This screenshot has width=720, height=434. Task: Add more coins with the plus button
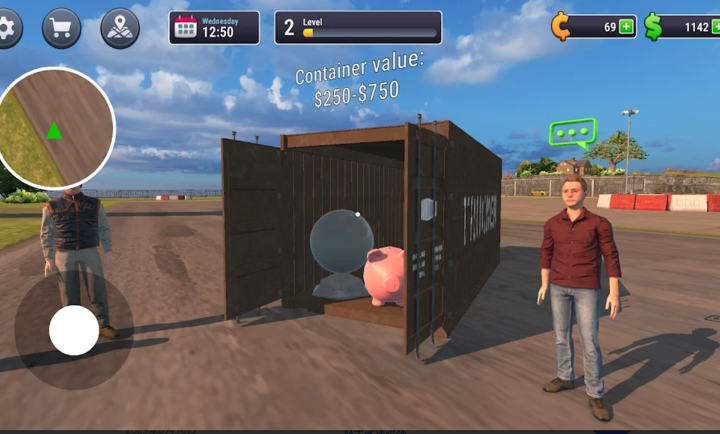626,27
